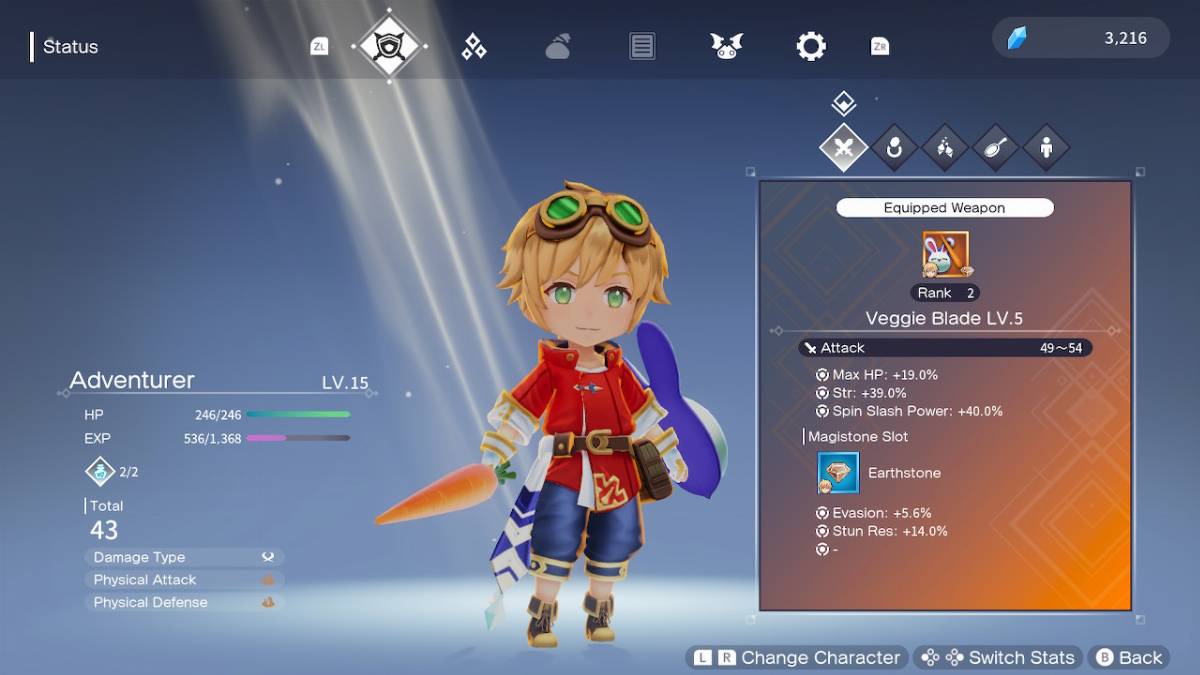Click the Change Character button

coord(797,658)
